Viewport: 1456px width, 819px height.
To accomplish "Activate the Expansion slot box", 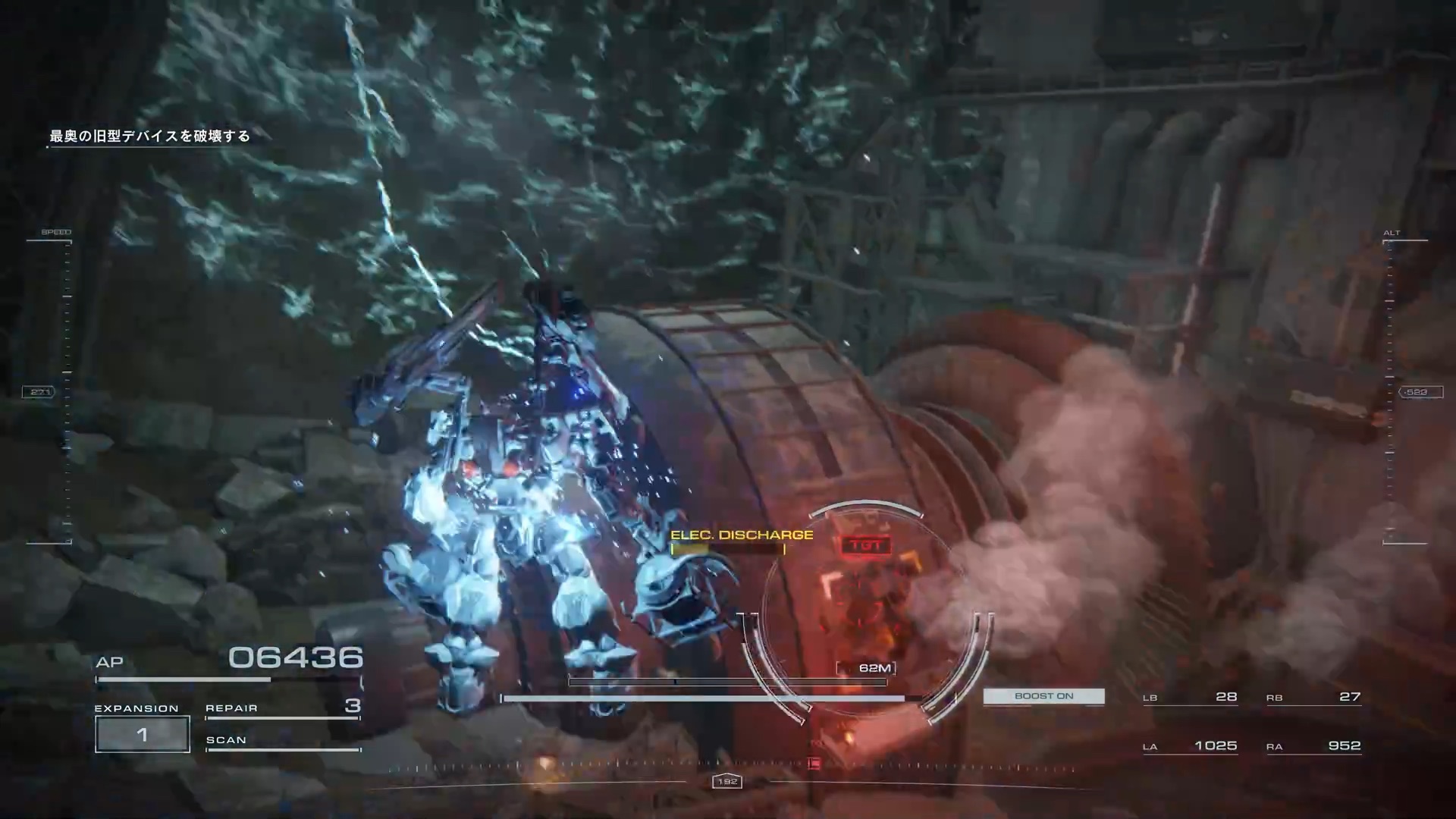I will point(143,734).
